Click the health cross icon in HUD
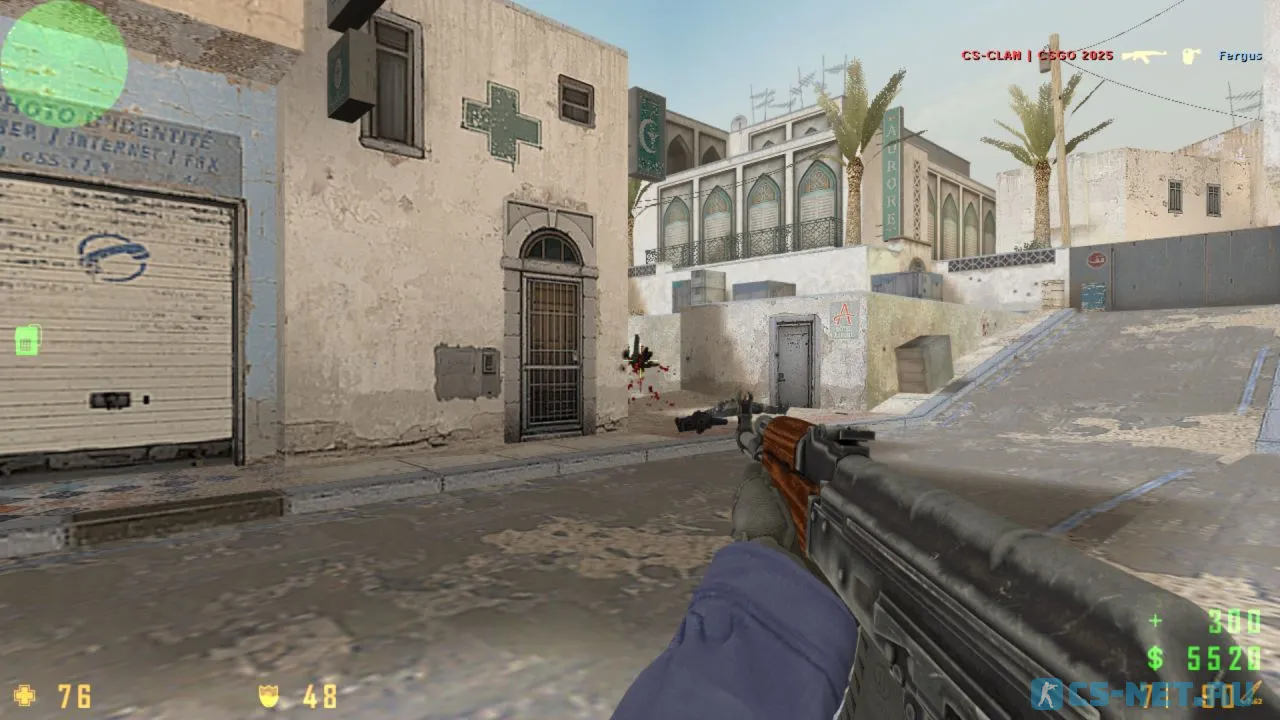 27,697
